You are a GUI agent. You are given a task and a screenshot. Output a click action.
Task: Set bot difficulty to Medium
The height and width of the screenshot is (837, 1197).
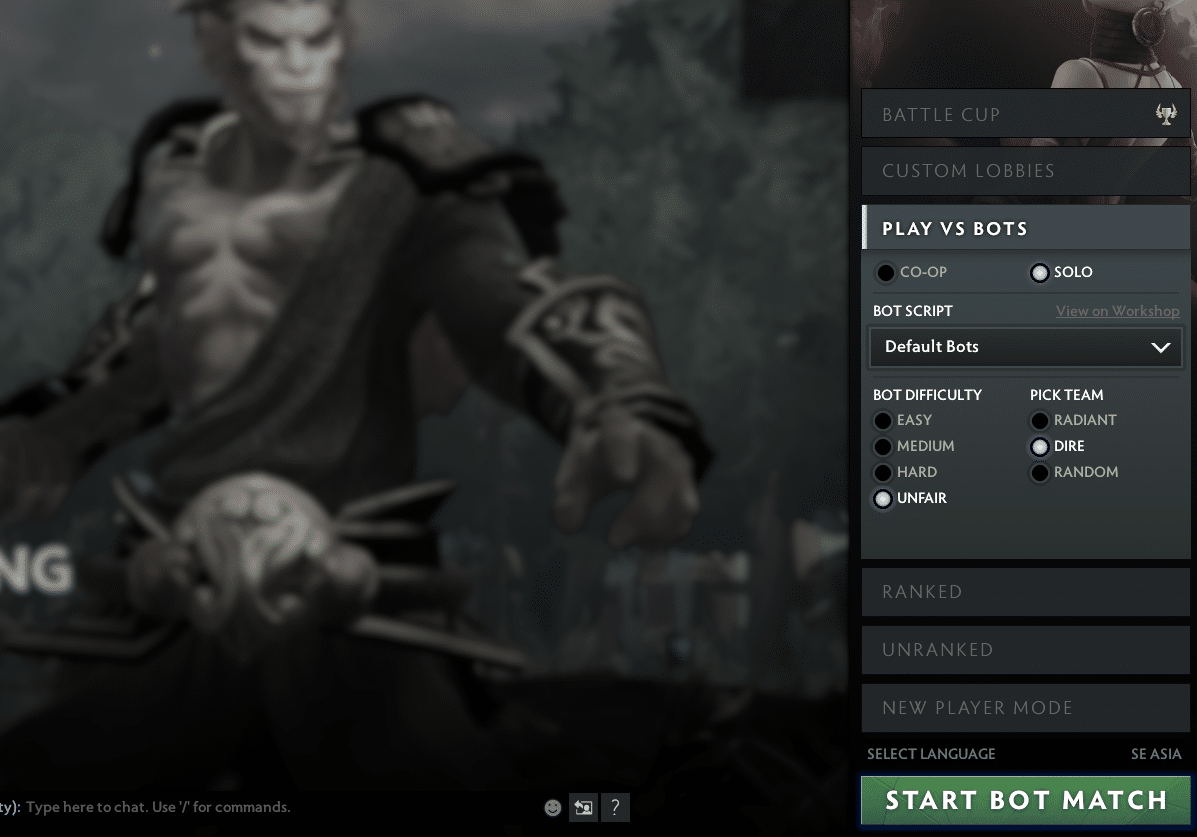click(883, 447)
